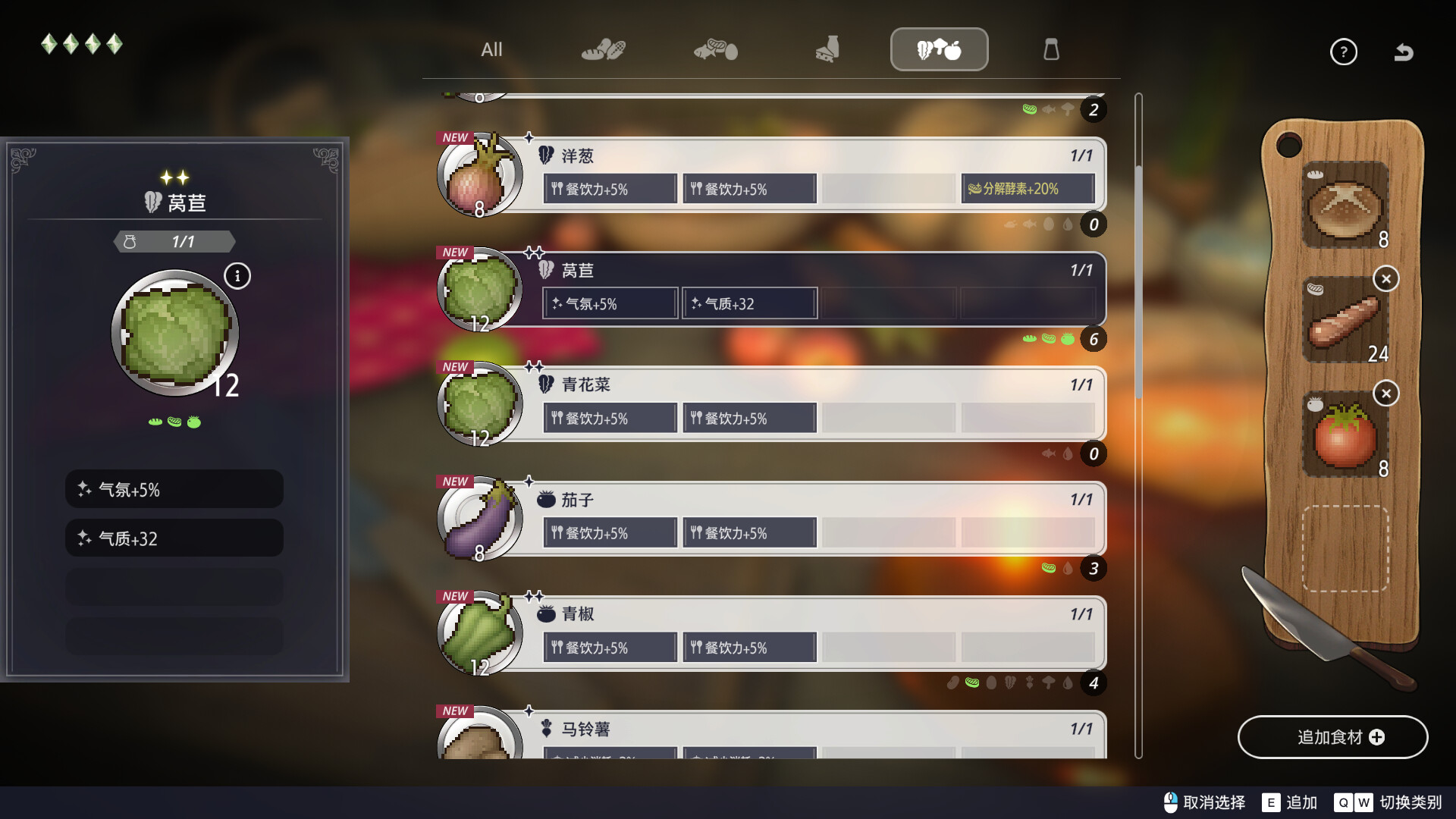Open the help question mark icon
This screenshot has width=1456, height=819.
[1344, 52]
